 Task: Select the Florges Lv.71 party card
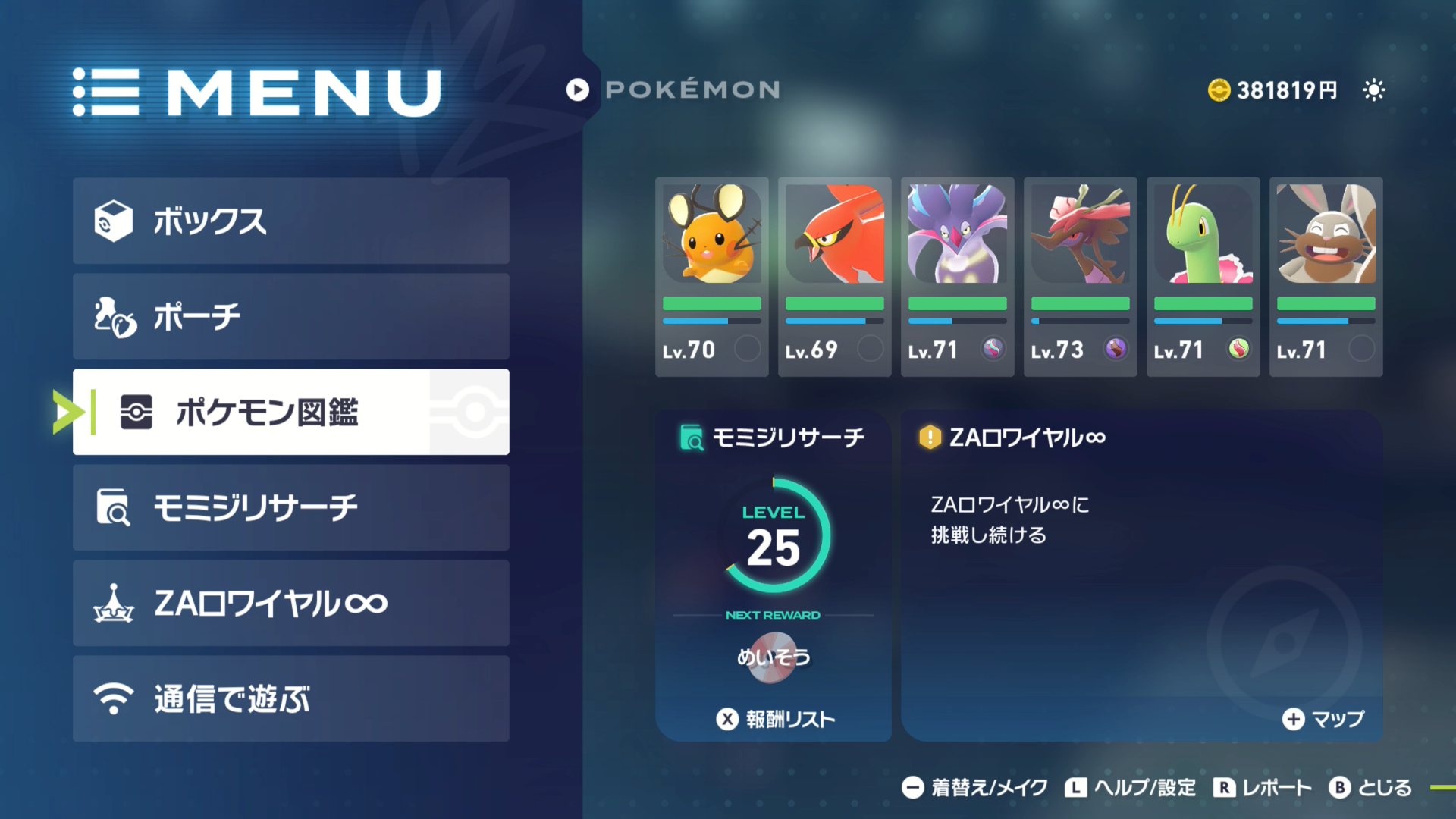click(x=957, y=277)
